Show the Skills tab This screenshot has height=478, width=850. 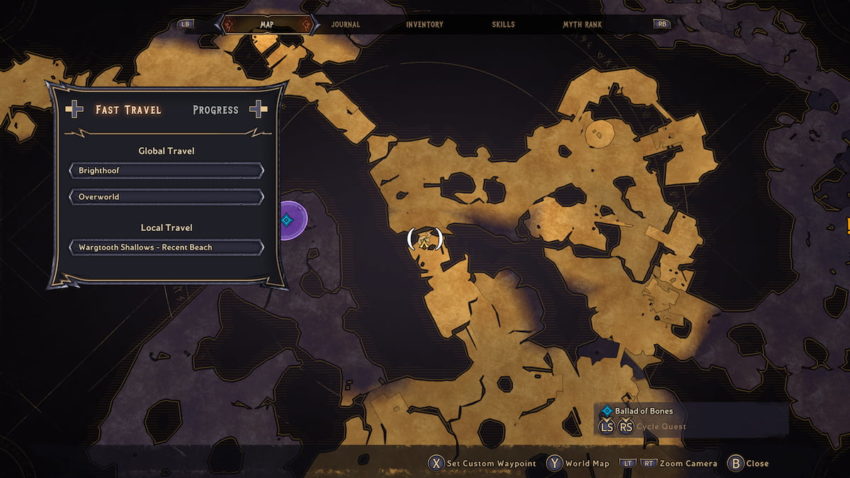(504, 24)
